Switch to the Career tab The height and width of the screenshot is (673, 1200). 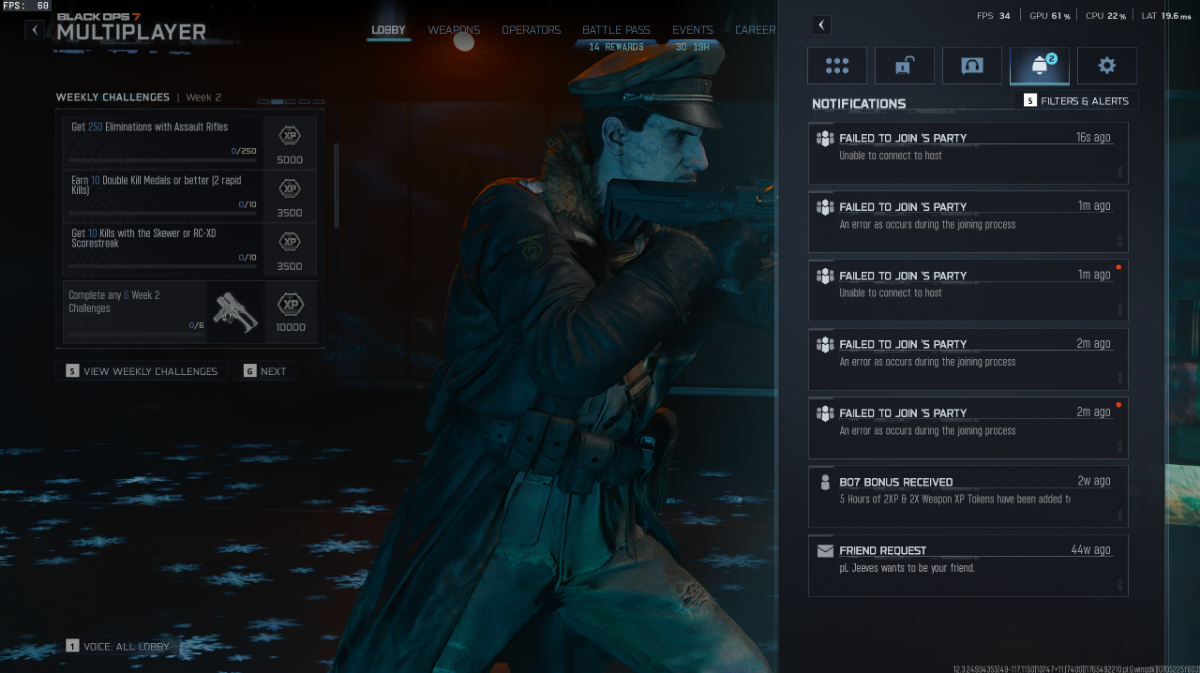pyautogui.click(x=755, y=30)
